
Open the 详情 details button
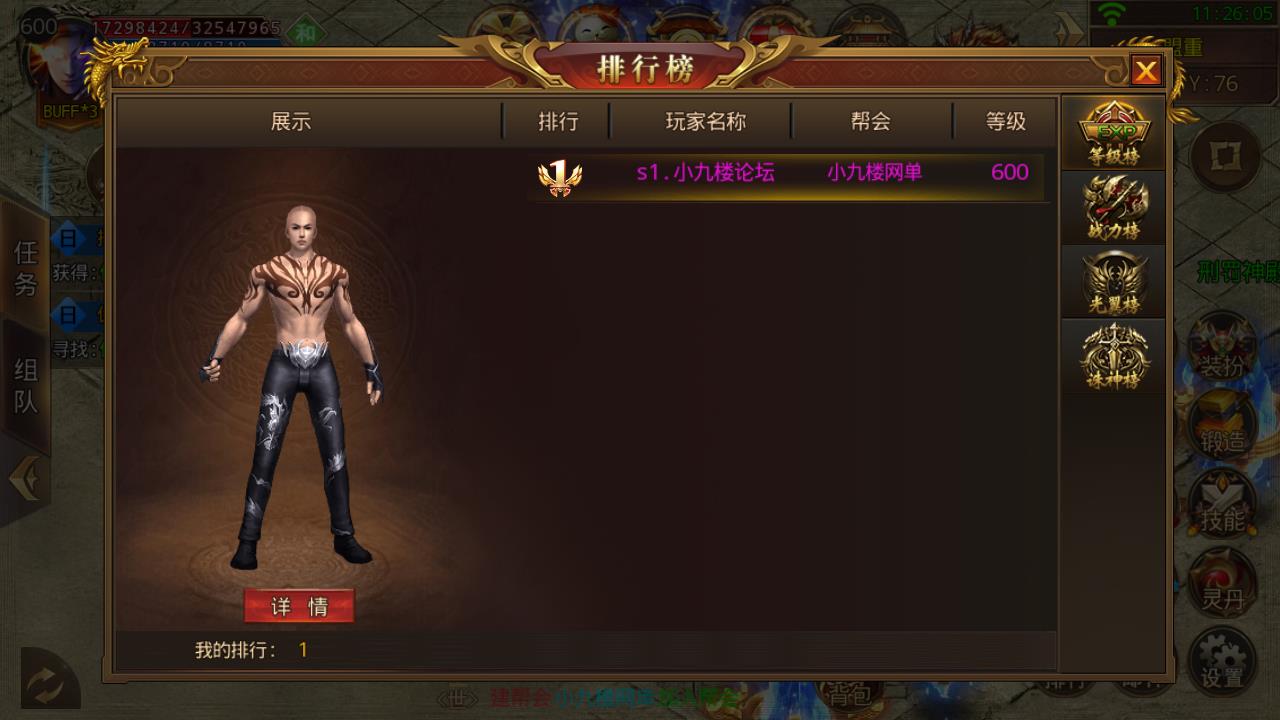pyautogui.click(x=299, y=606)
